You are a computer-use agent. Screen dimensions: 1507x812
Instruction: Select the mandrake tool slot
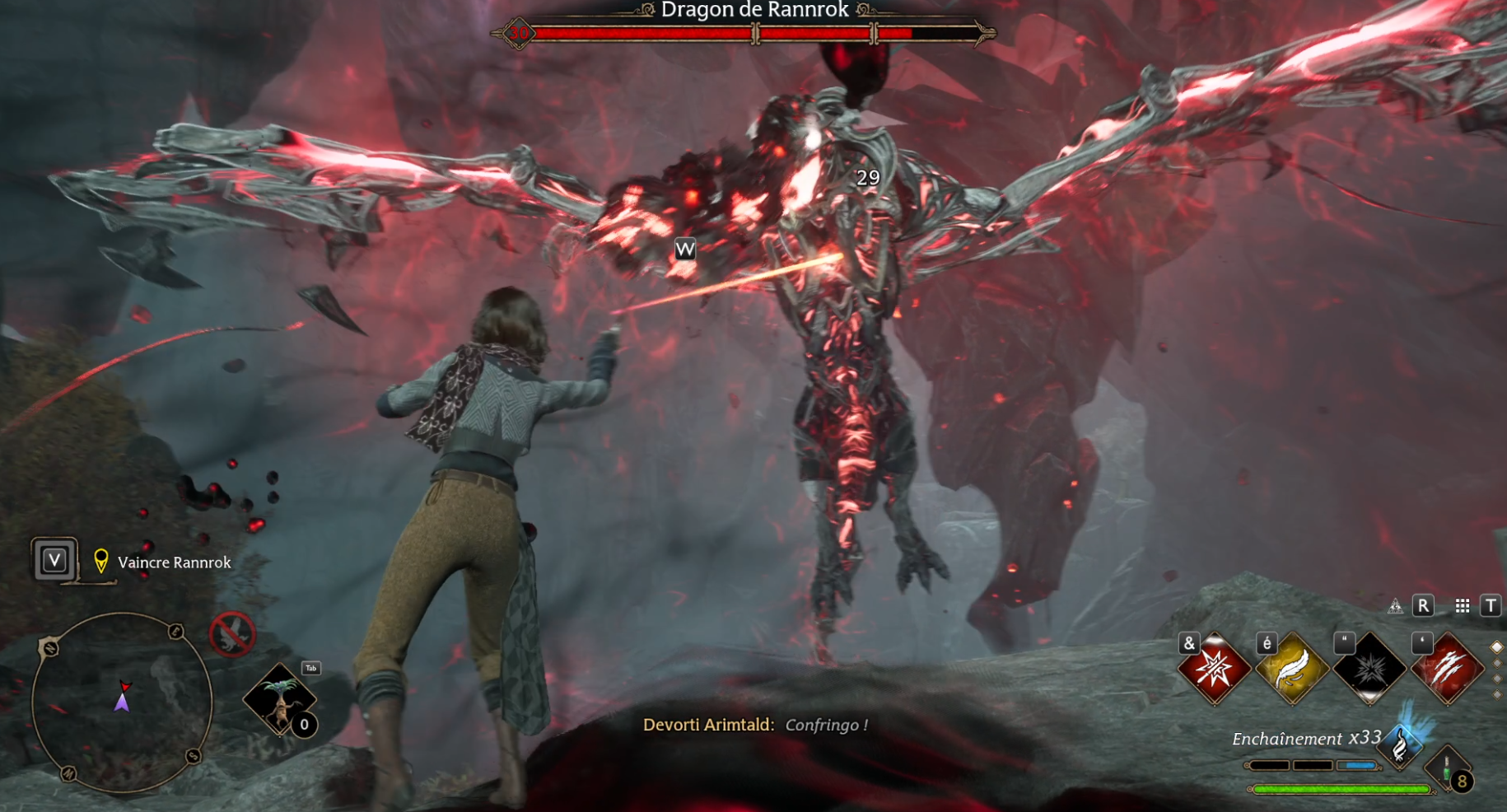point(280,699)
